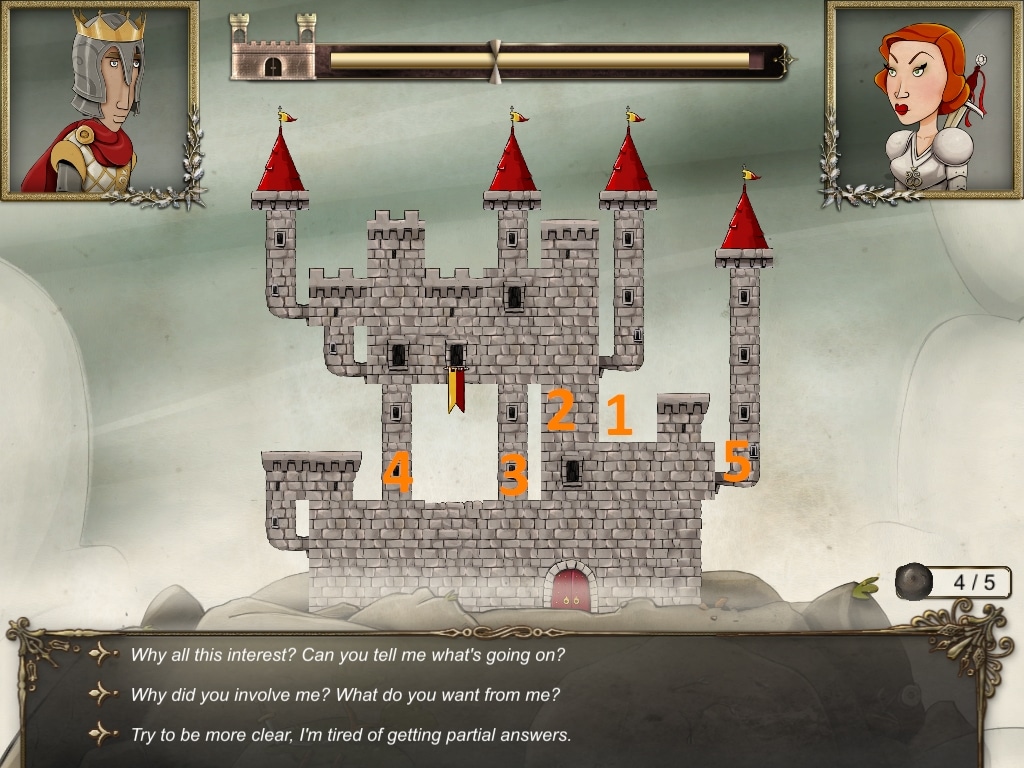Aim at tower base numbered 5

pos(737,462)
